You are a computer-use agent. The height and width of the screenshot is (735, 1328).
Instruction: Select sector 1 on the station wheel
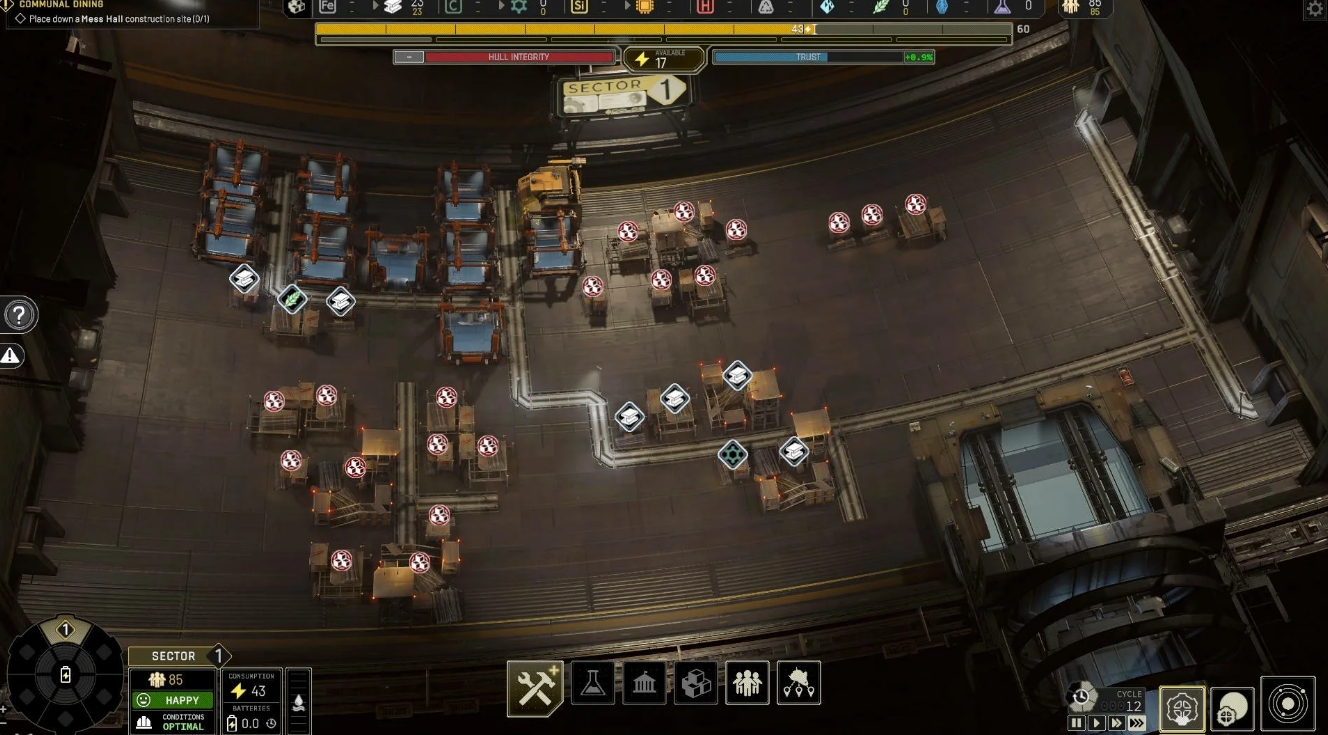65,631
